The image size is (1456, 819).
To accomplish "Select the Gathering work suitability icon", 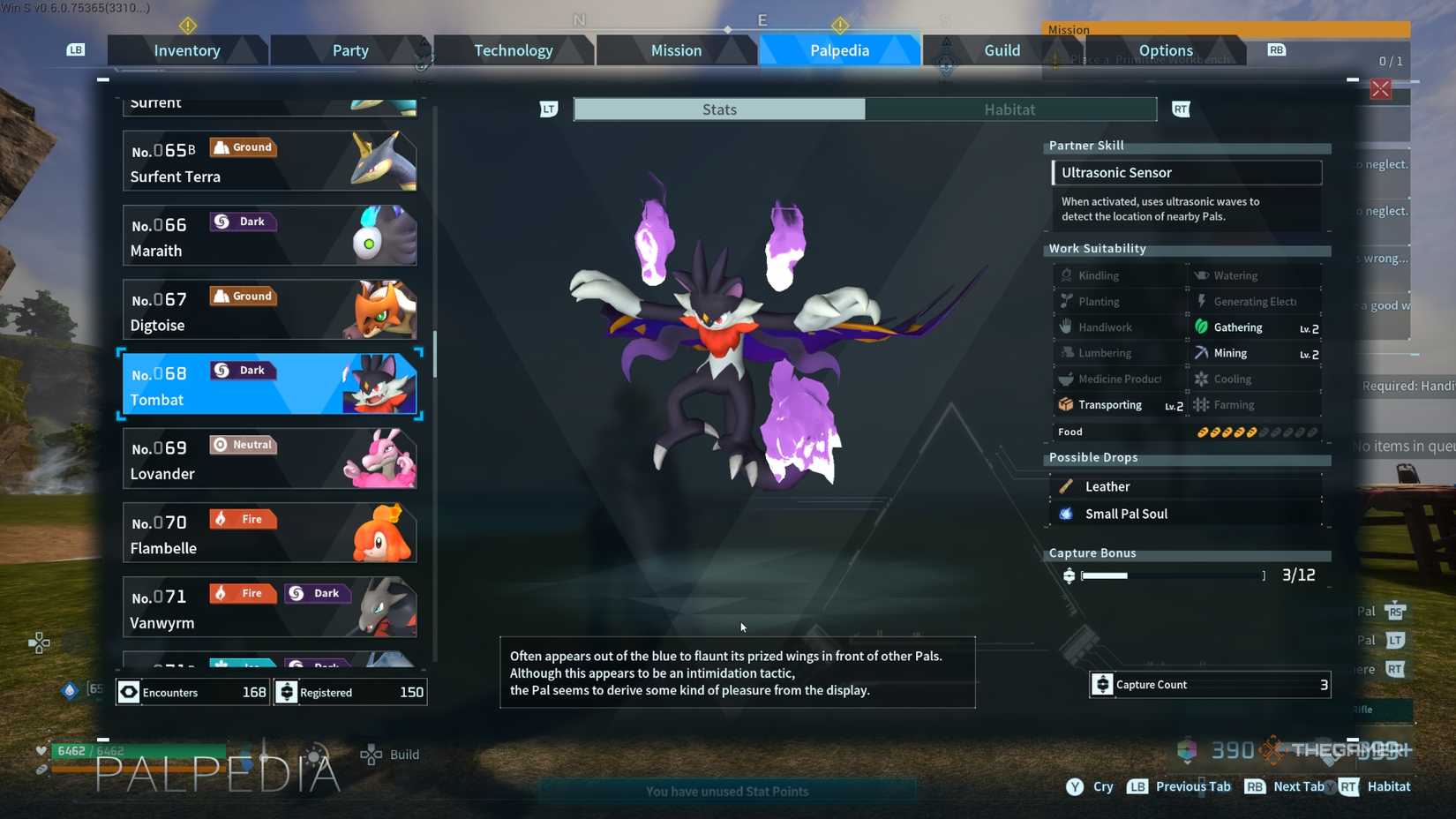I will pos(1202,327).
